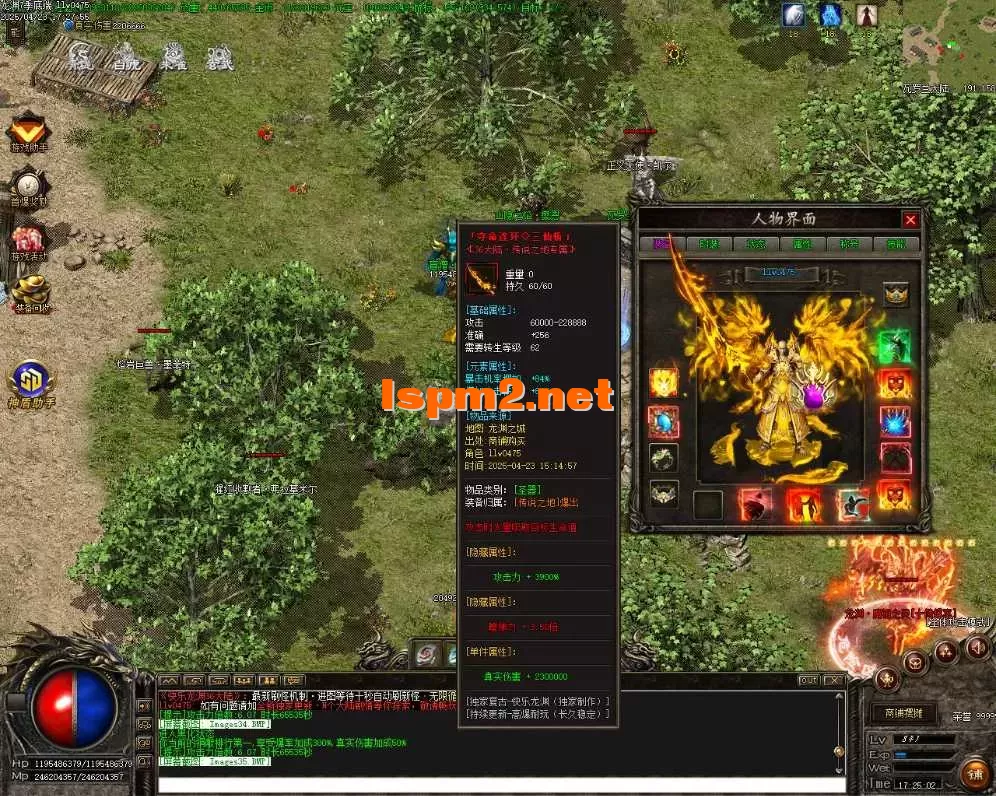Select the crown helmet equipment slot
996x796 pixels.
(896, 294)
